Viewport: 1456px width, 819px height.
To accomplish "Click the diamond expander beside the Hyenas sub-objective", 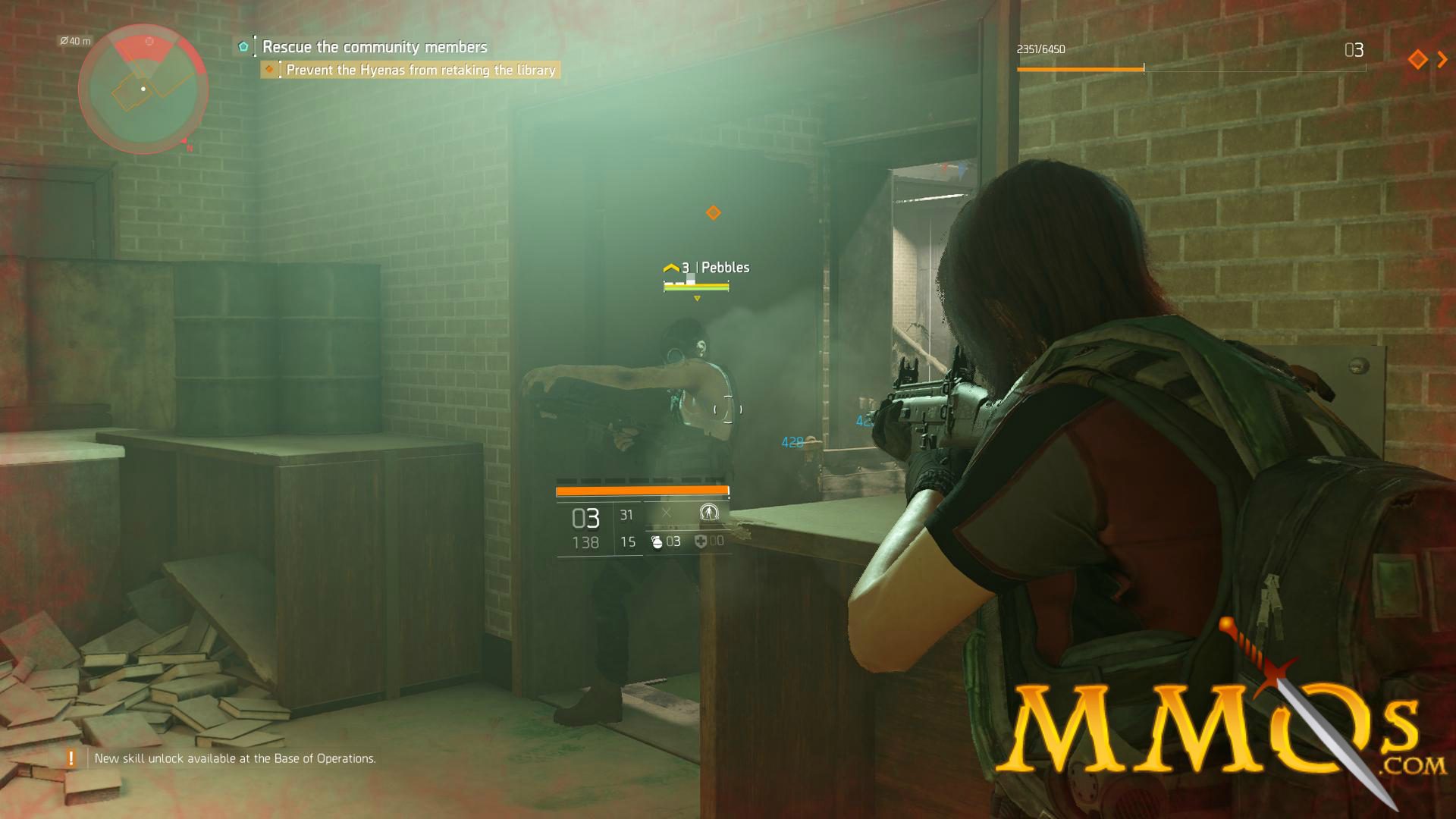I will 271,69.
